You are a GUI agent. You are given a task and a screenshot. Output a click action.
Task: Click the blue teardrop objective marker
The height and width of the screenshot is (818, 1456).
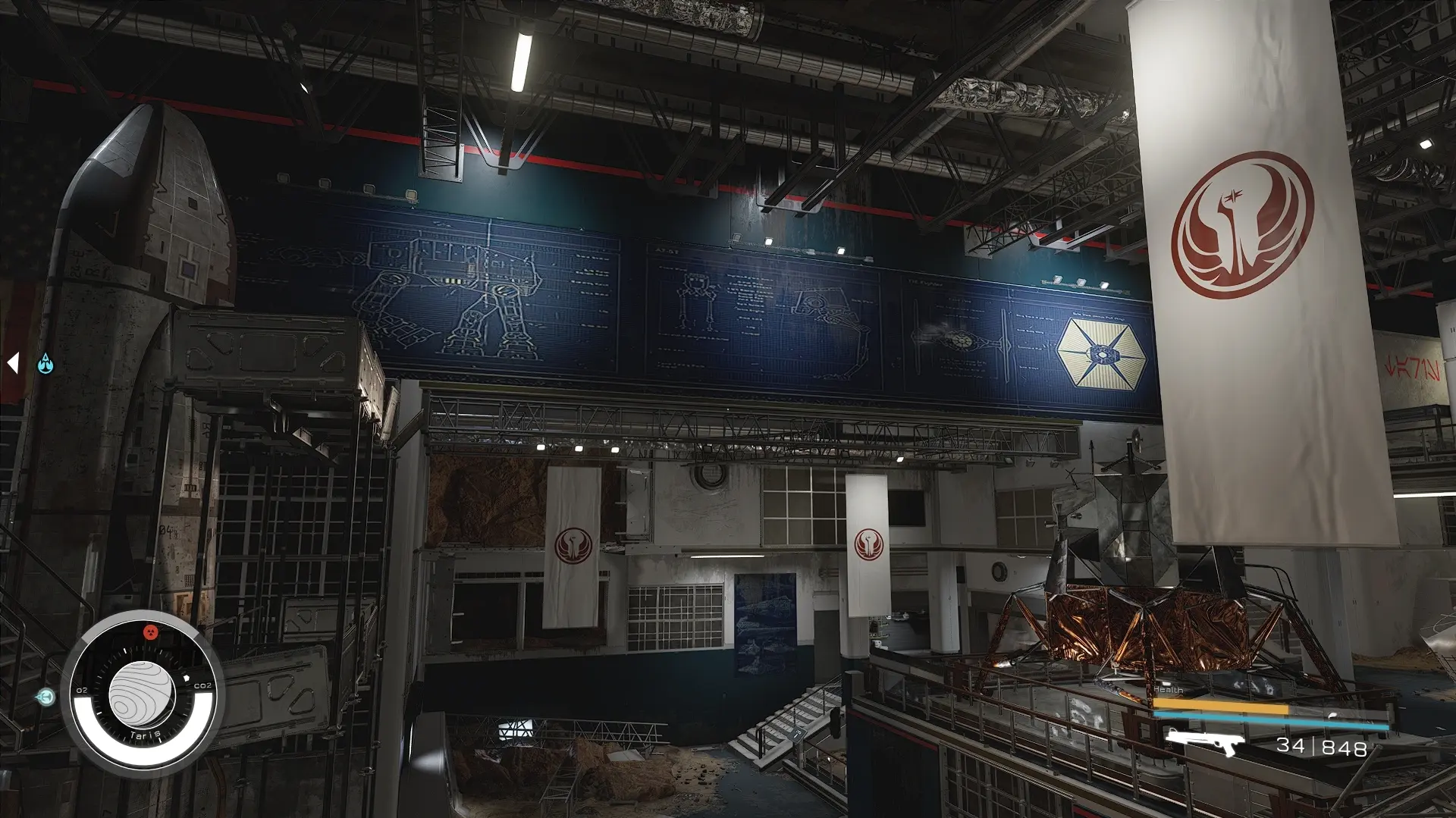click(46, 365)
